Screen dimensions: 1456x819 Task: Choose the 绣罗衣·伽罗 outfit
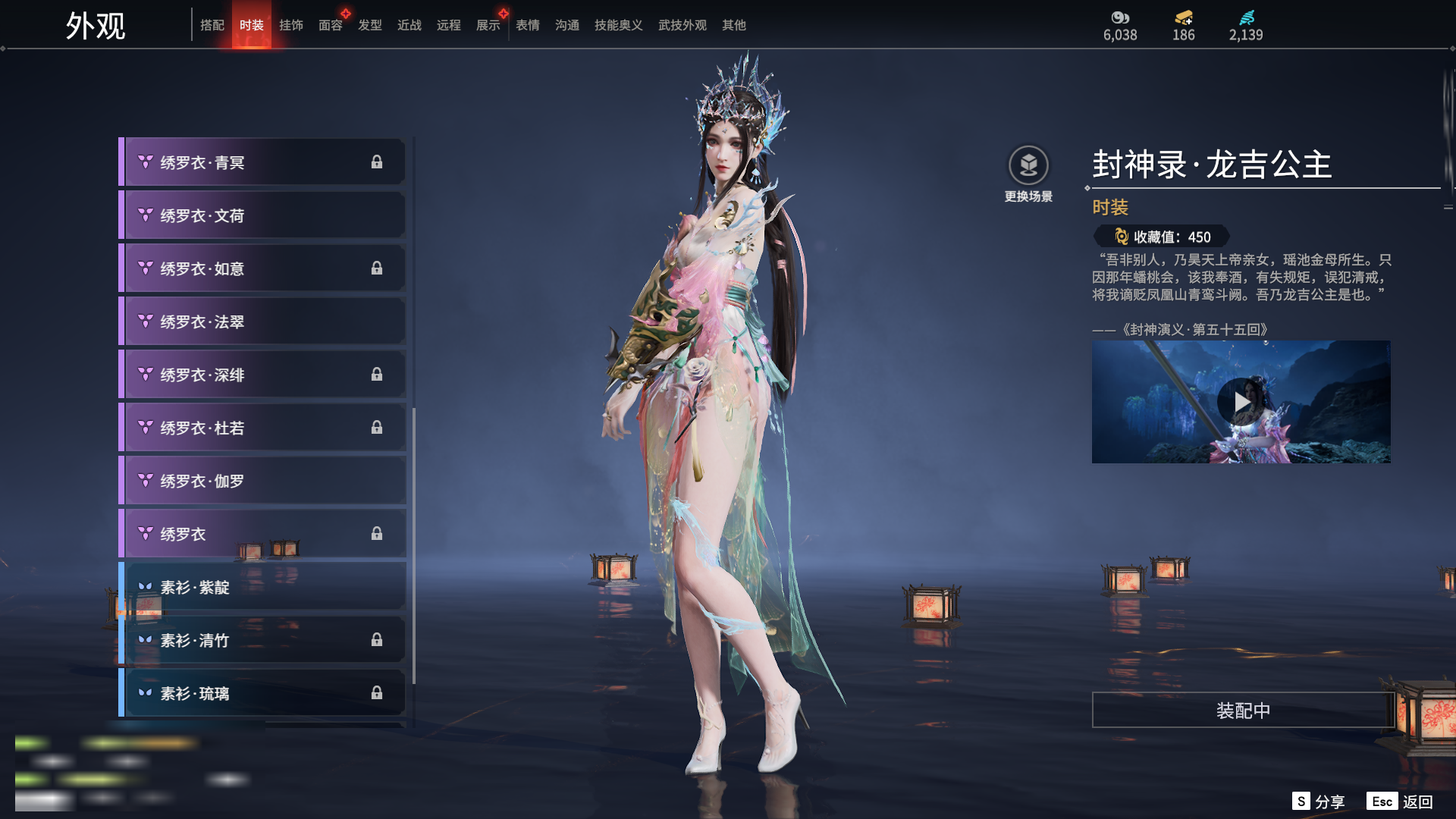tap(262, 481)
